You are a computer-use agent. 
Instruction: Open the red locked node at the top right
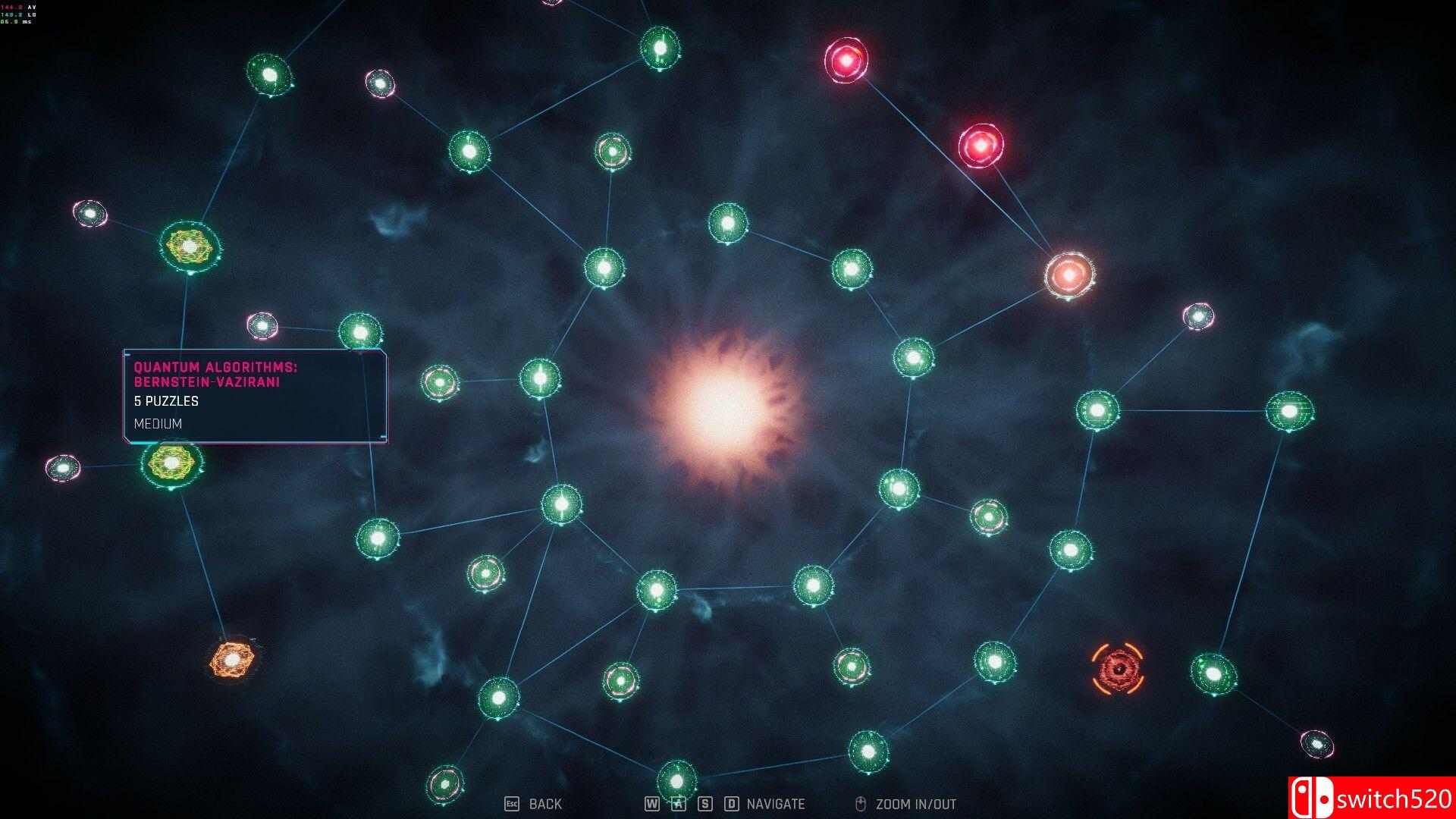point(845,61)
